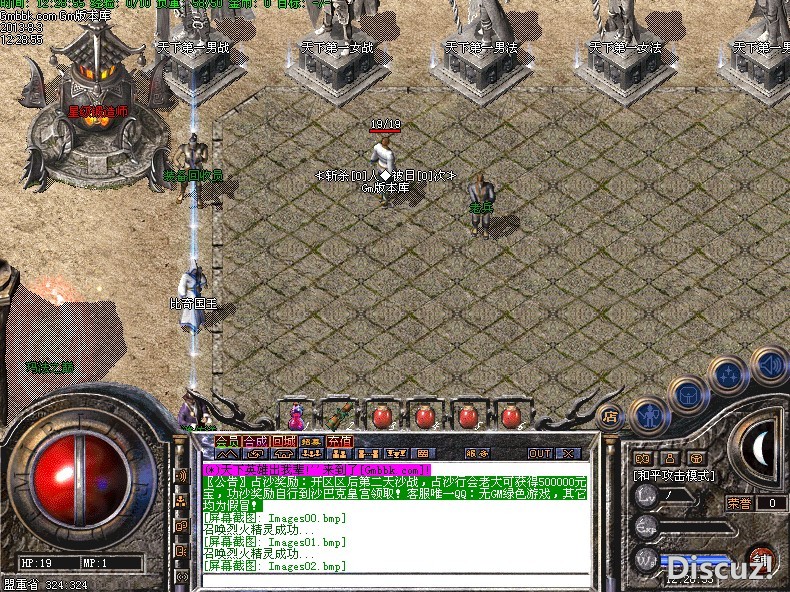Use the green scroll belt slot
The image size is (790, 592).
coord(339,415)
